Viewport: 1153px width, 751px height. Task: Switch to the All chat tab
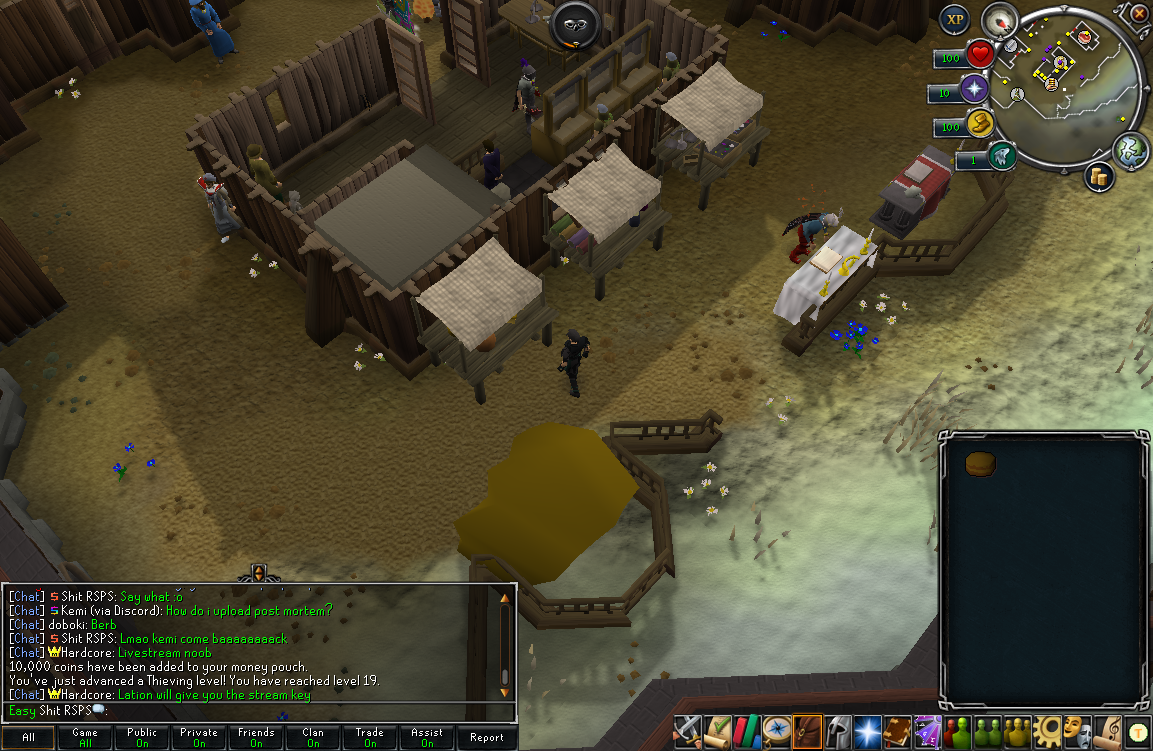click(x=29, y=738)
